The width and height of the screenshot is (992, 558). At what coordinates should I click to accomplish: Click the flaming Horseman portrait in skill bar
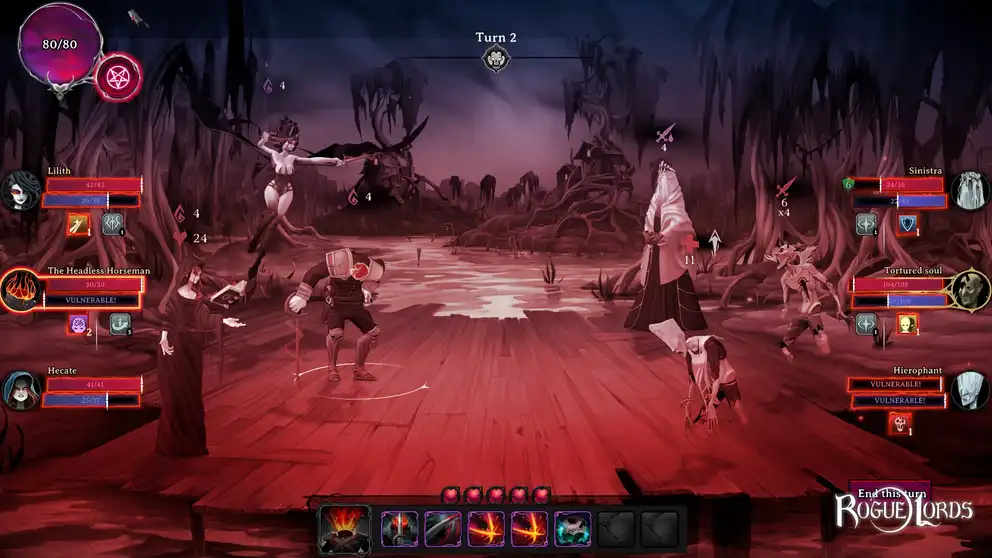pyautogui.click(x=345, y=528)
